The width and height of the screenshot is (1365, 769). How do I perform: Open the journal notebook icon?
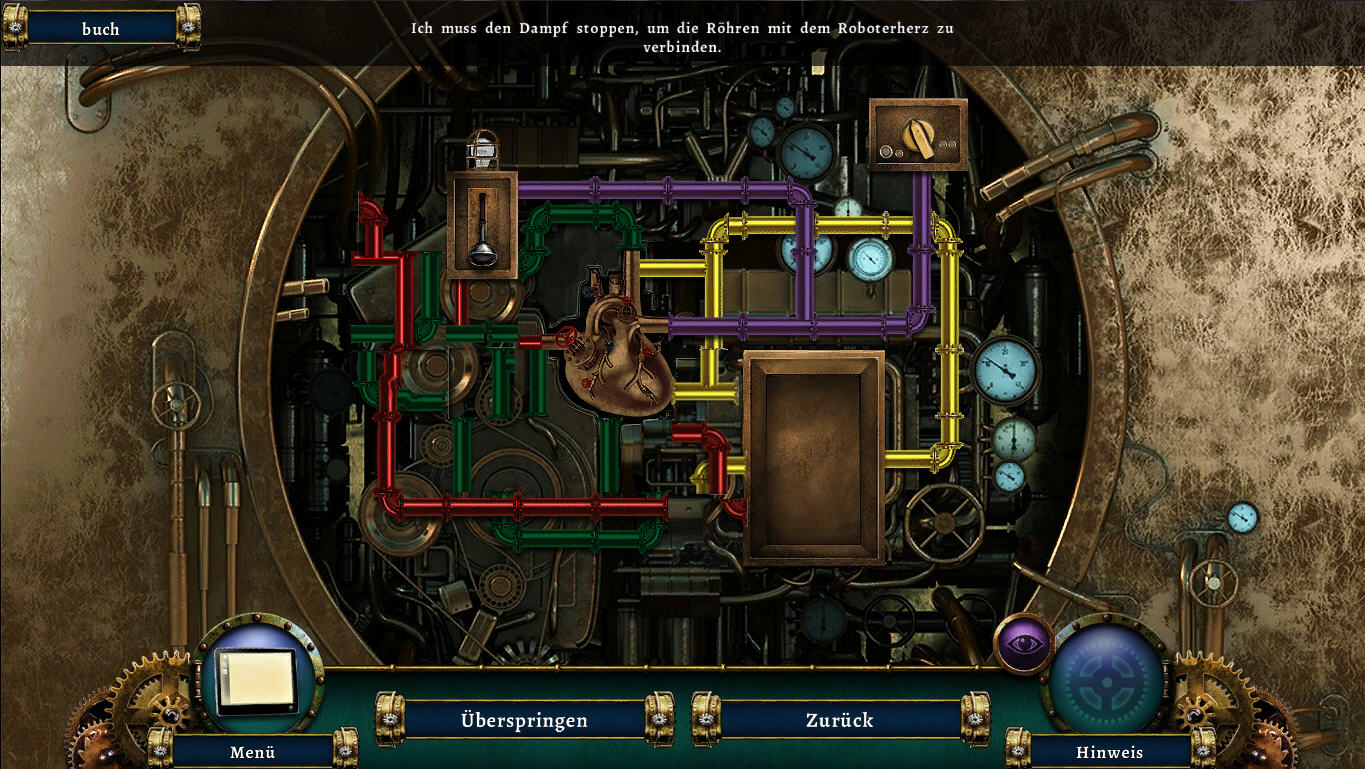pyautogui.click(x=258, y=678)
